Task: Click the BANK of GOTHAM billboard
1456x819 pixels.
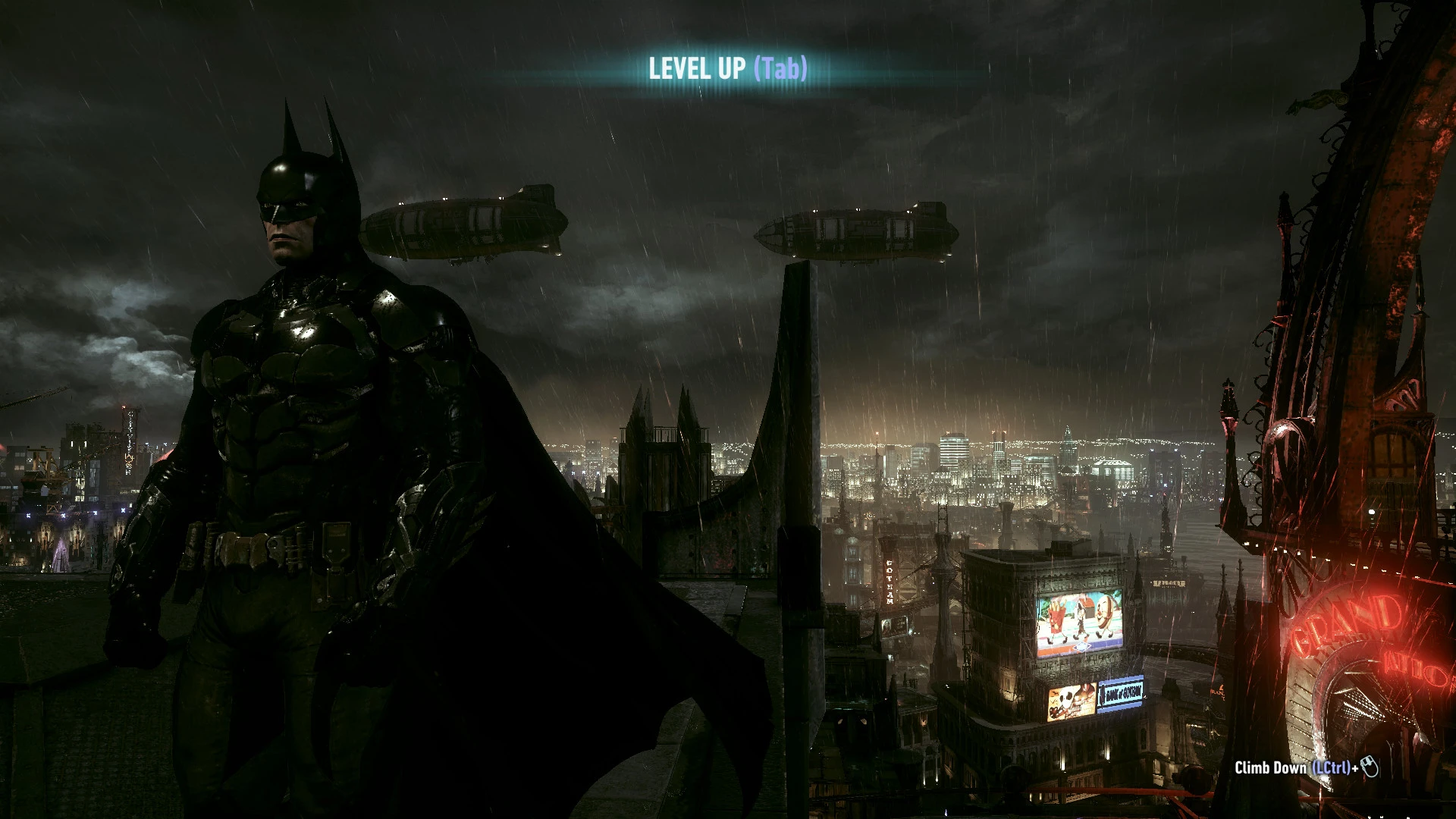Action: coord(1121,692)
